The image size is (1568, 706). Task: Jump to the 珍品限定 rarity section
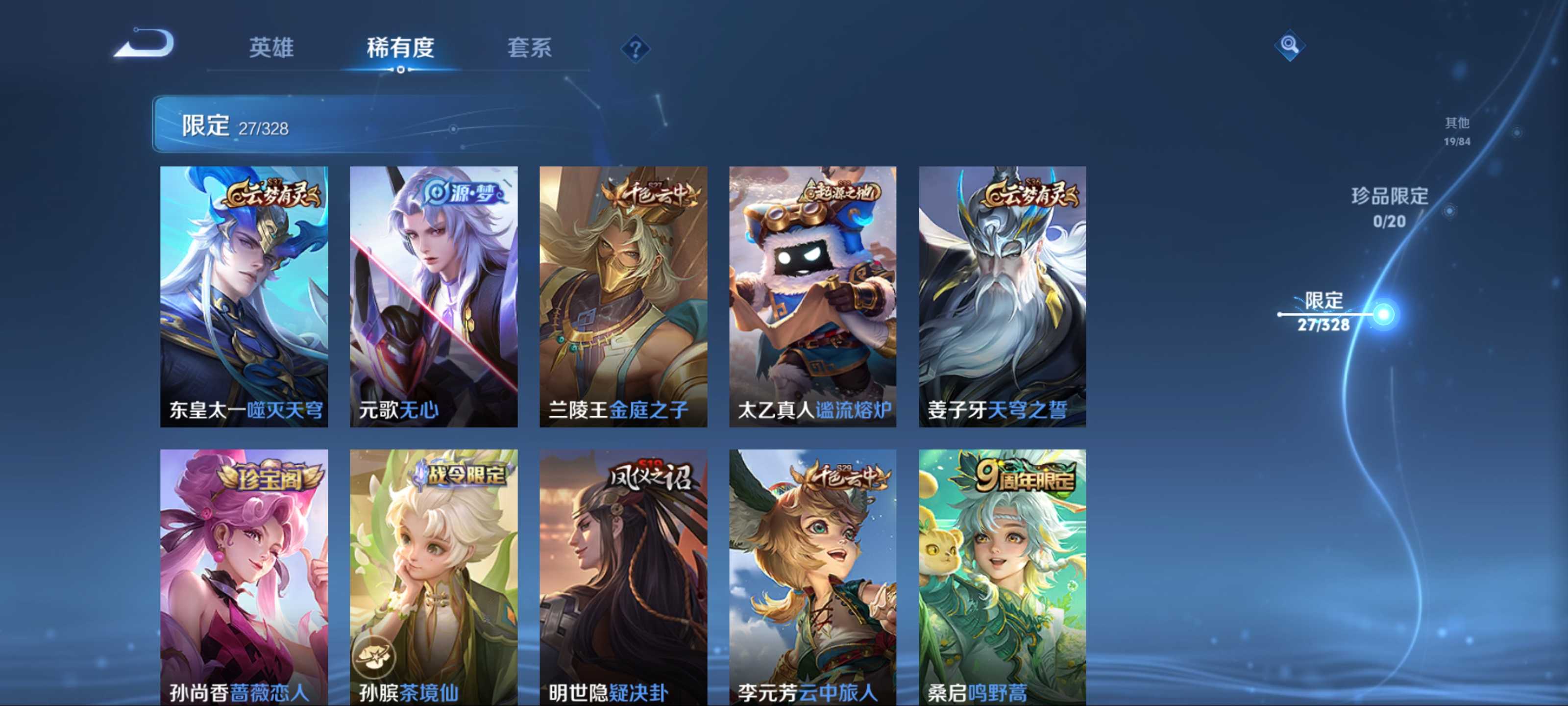pyautogui.click(x=1389, y=207)
